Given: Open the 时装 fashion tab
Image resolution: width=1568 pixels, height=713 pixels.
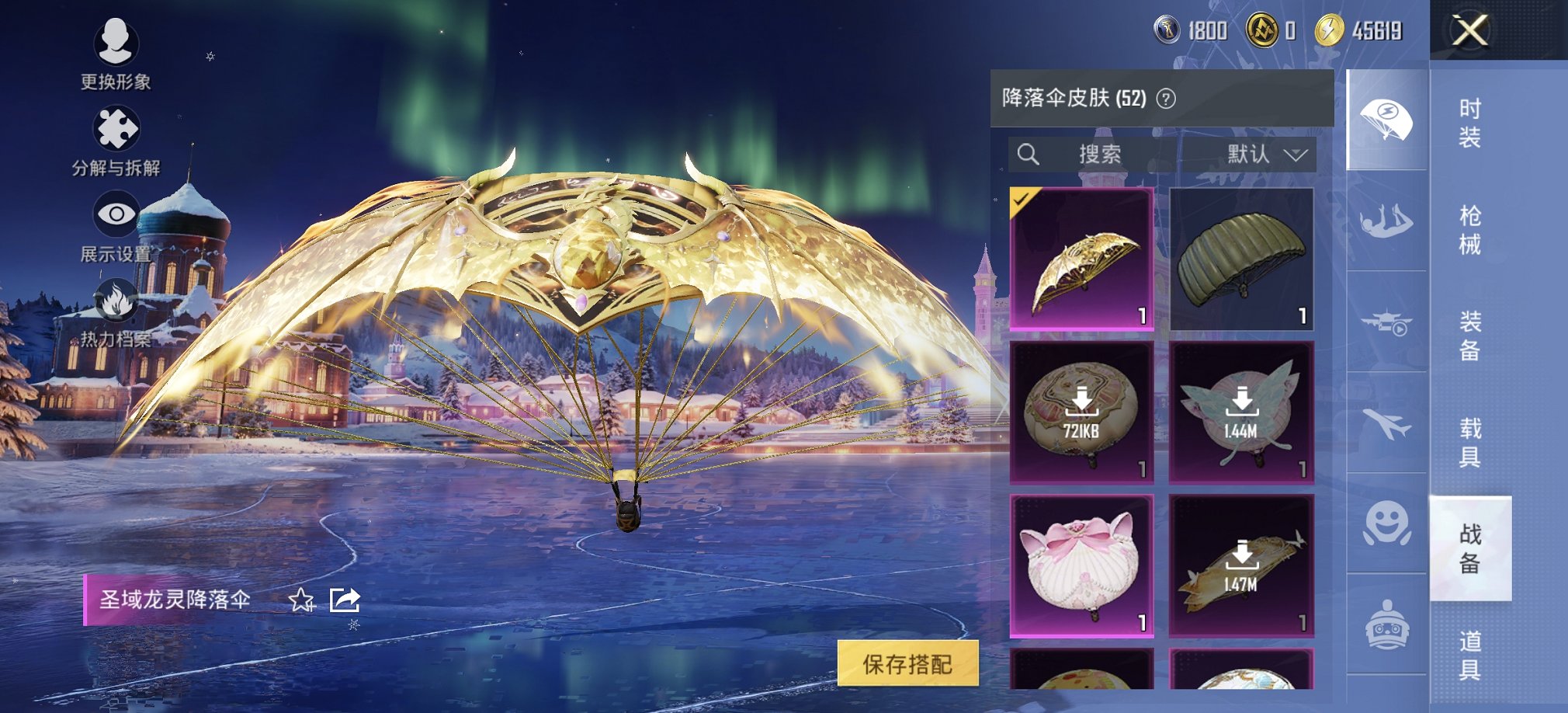Looking at the screenshot, I should click(x=1473, y=124).
